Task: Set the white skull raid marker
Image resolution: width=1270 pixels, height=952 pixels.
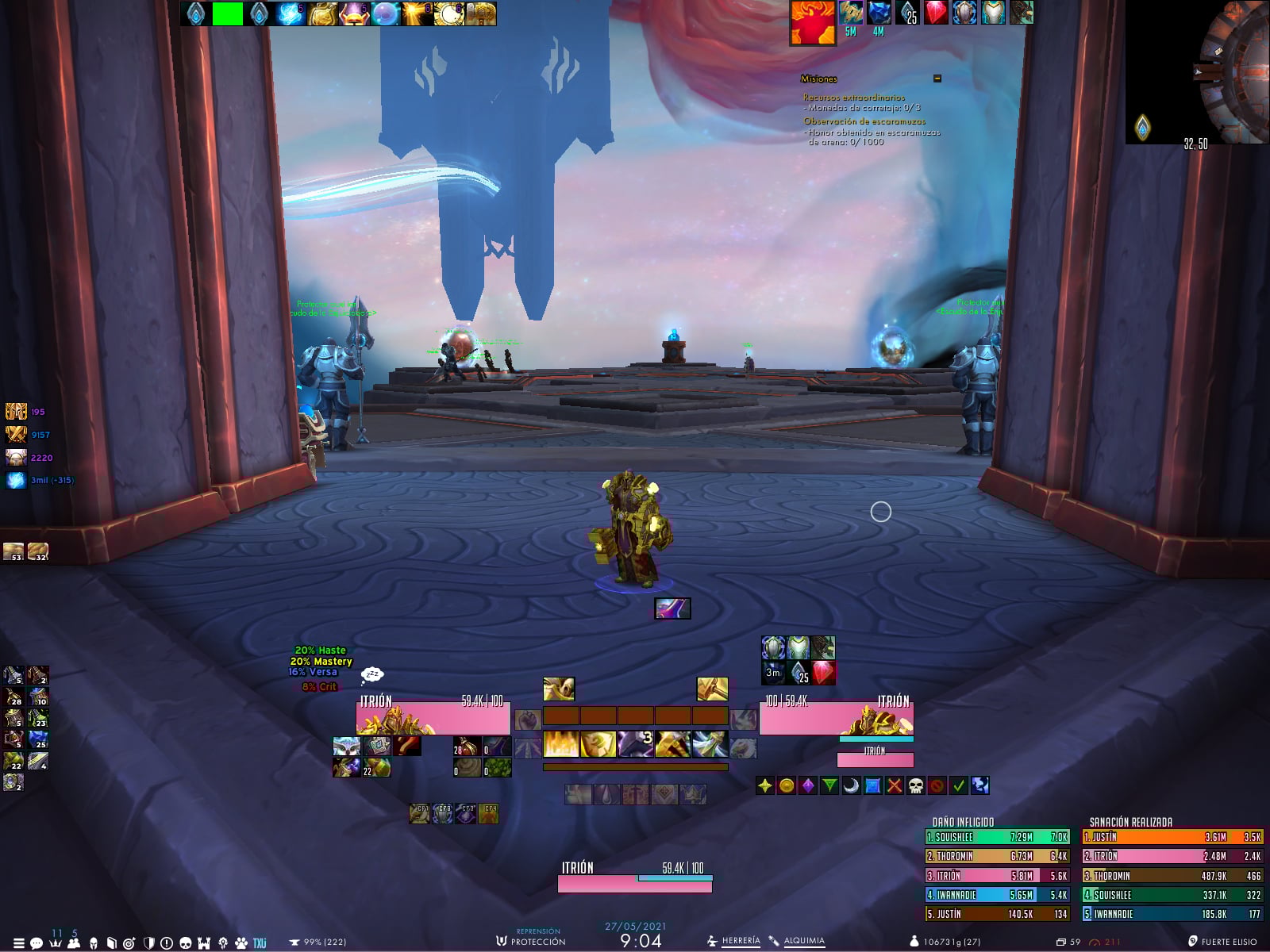Action: tap(916, 785)
